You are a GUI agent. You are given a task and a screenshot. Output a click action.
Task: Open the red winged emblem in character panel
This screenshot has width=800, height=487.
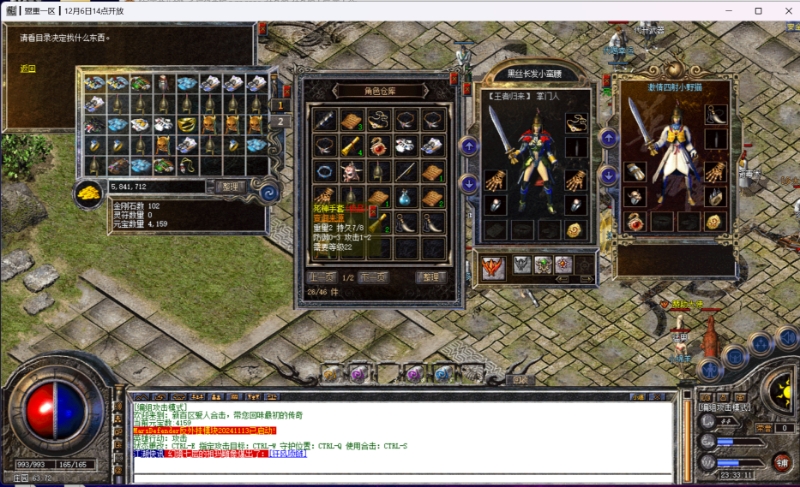pyautogui.click(x=493, y=265)
